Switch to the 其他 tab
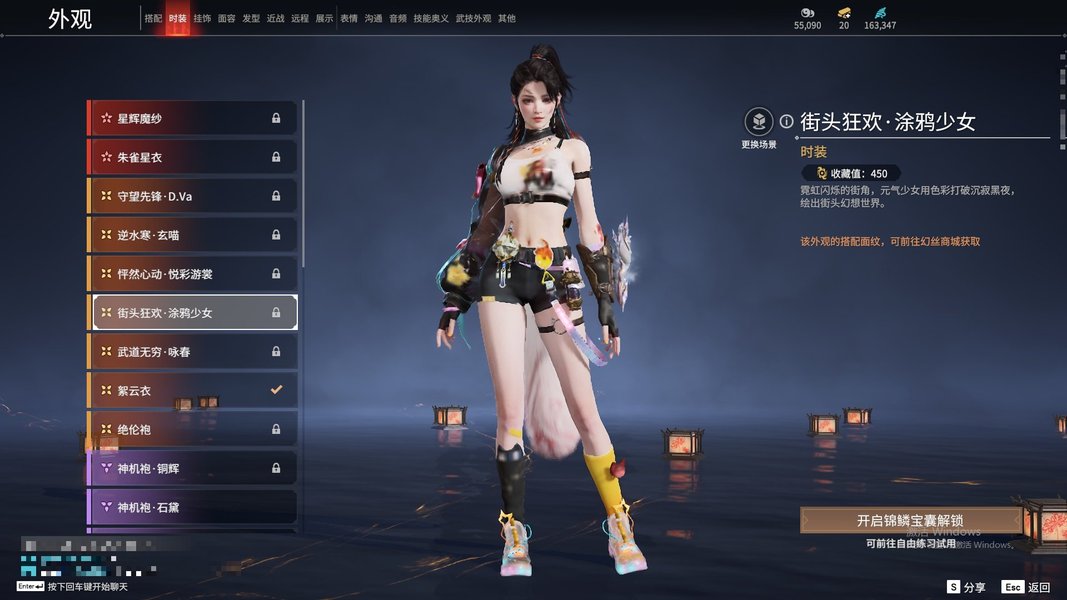This screenshot has width=1067, height=600. click(507, 19)
